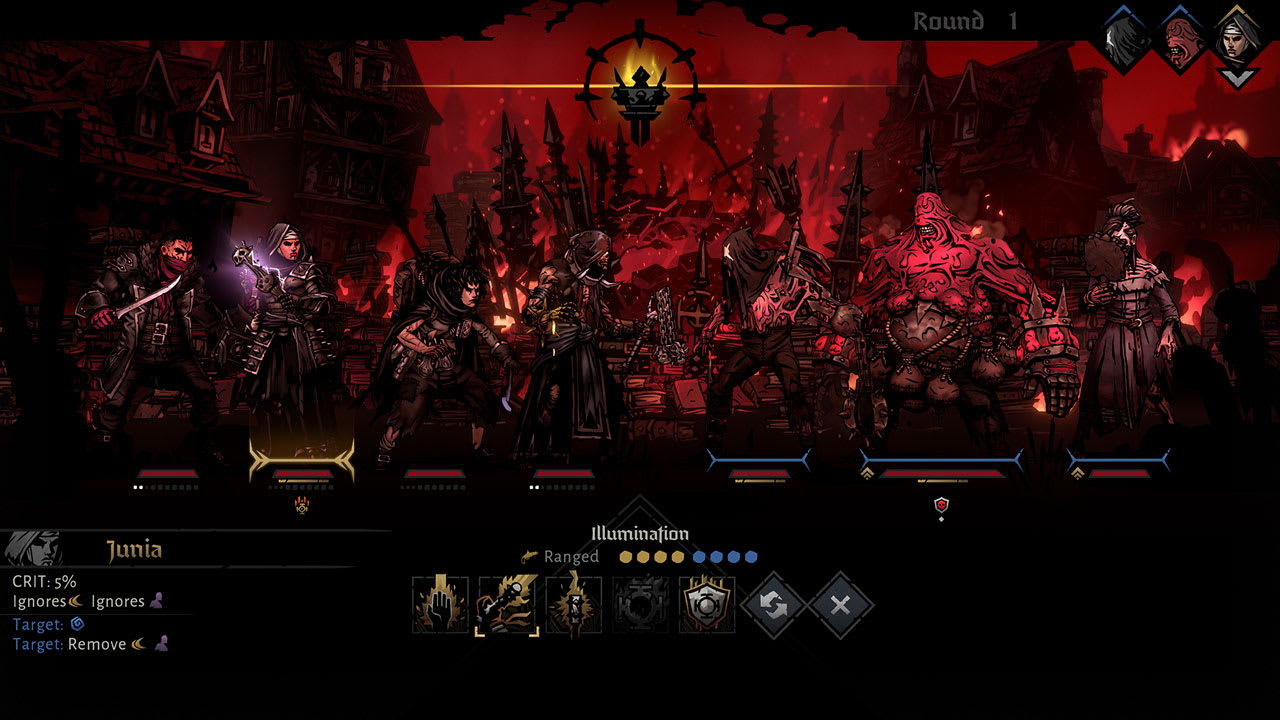1280x720 pixels.
Task: Select the shield emblem skill icon
Action: coord(707,604)
